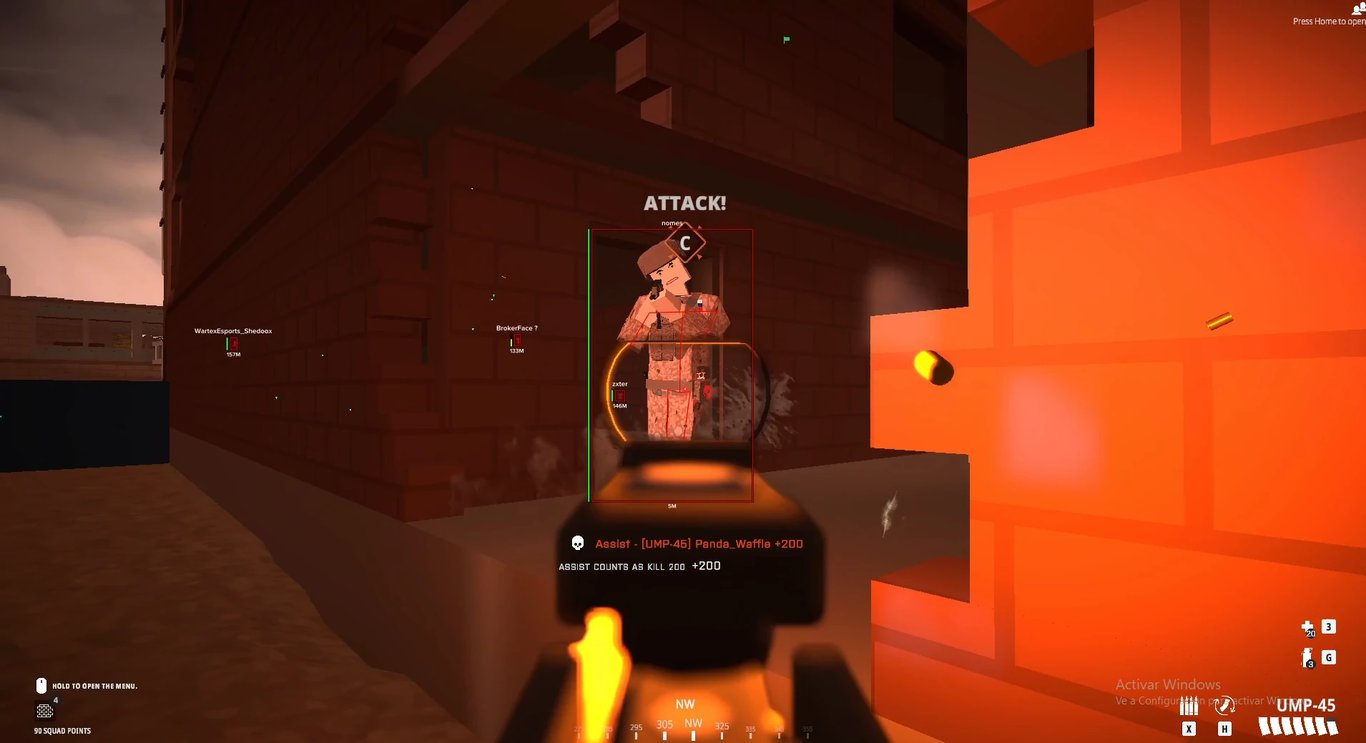Select the grenade icon bound to G
1366x743 pixels.
pyautogui.click(x=1307, y=656)
